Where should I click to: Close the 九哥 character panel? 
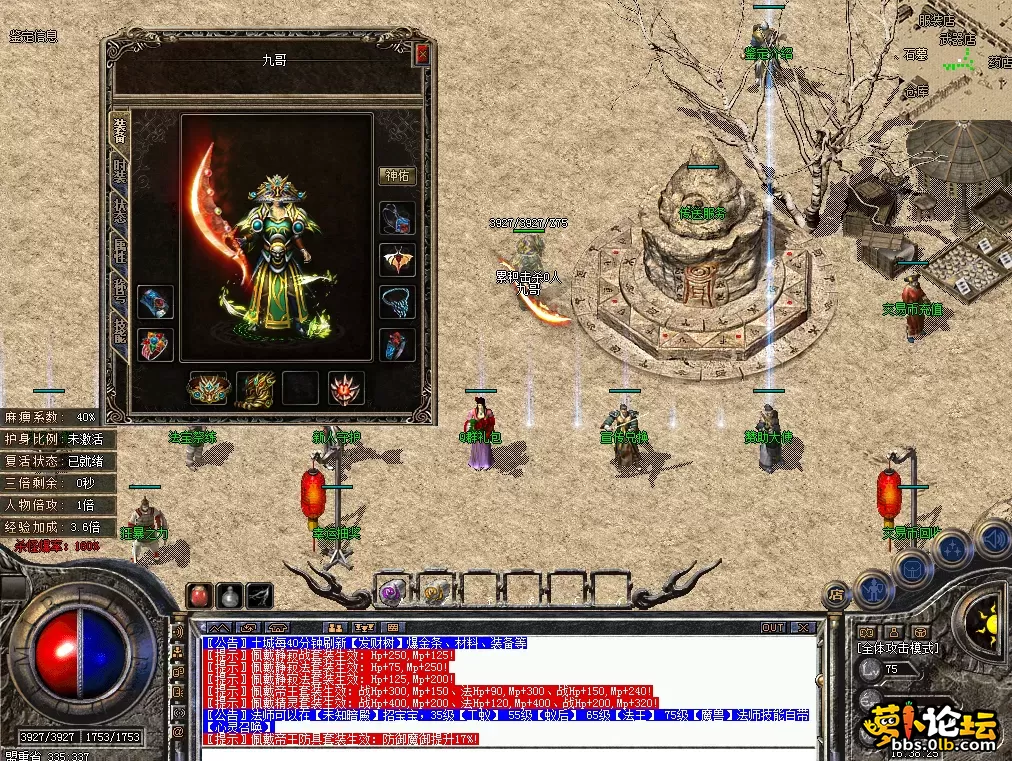(x=422, y=55)
